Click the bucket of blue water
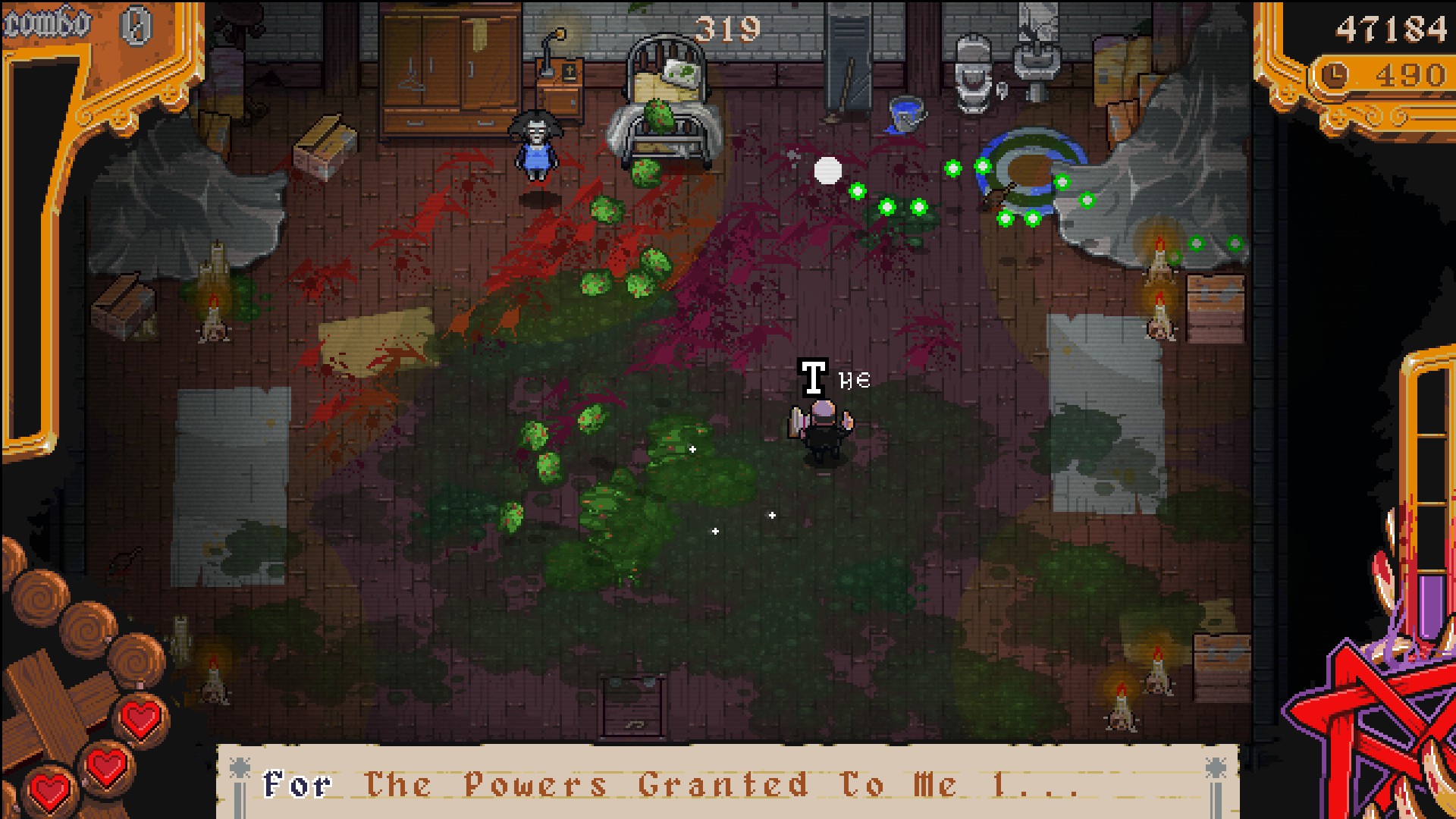Image resolution: width=1456 pixels, height=819 pixels. tap(907, 111)
